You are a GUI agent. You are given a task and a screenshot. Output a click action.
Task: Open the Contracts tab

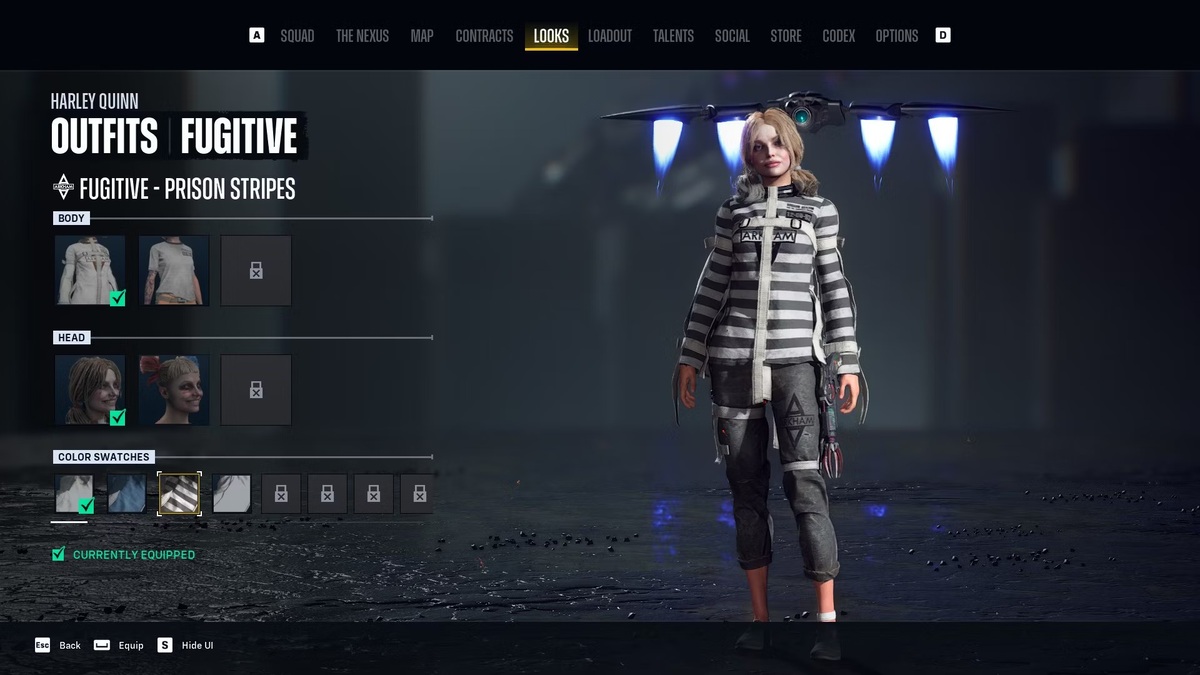pos(484,36)
